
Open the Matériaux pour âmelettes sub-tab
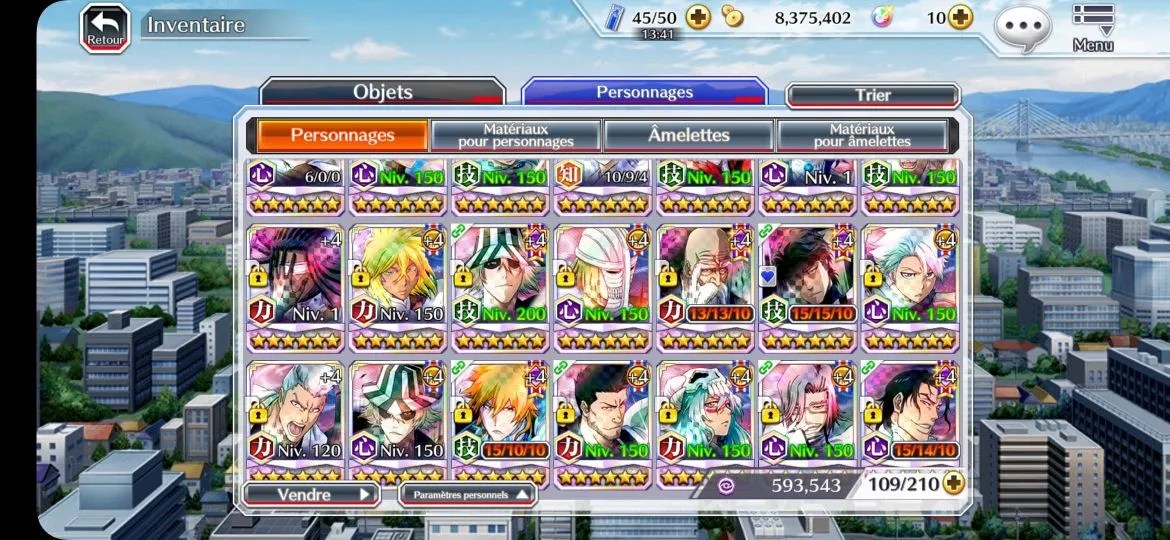pos(862,135)
